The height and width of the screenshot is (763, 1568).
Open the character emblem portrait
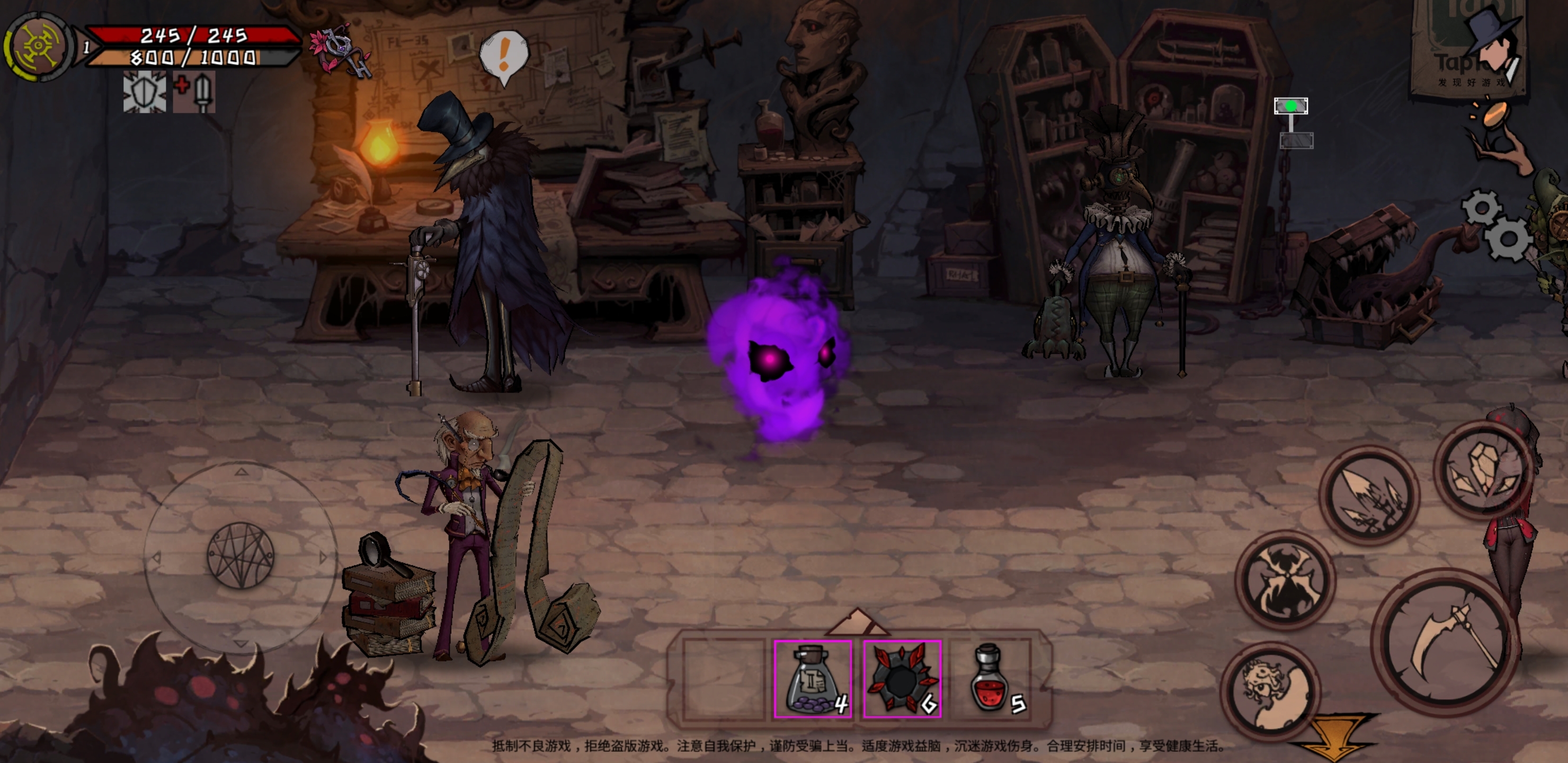coord(38,46)
